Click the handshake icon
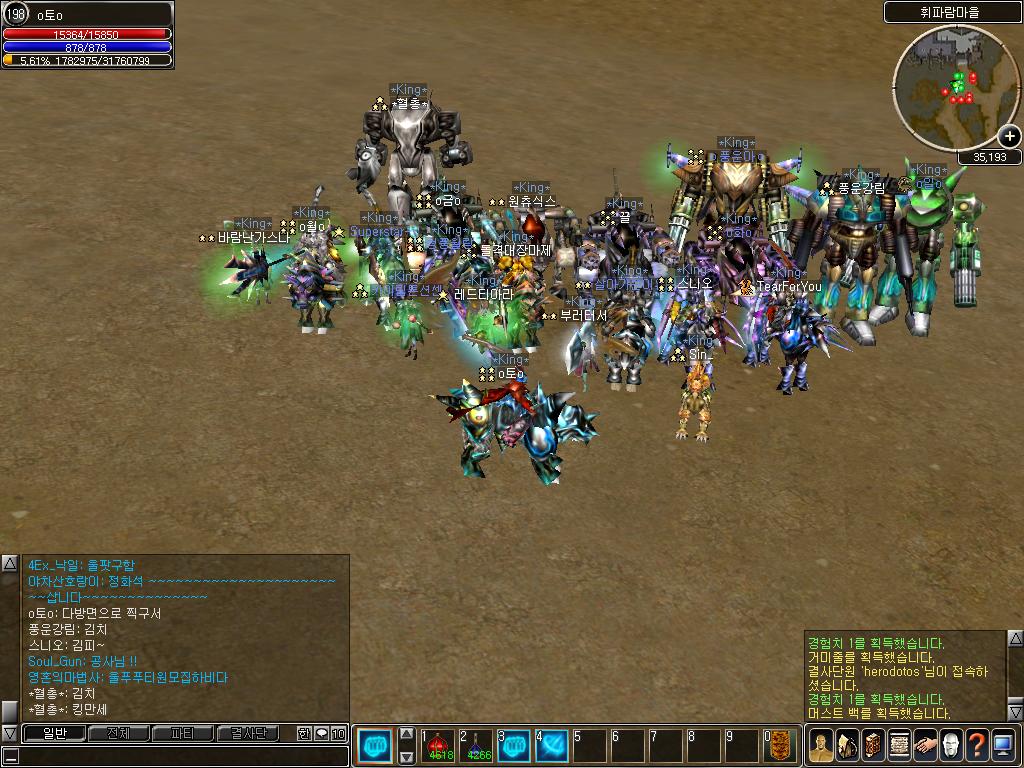This screenshot has width=1024, height=768. click(925, 746)
